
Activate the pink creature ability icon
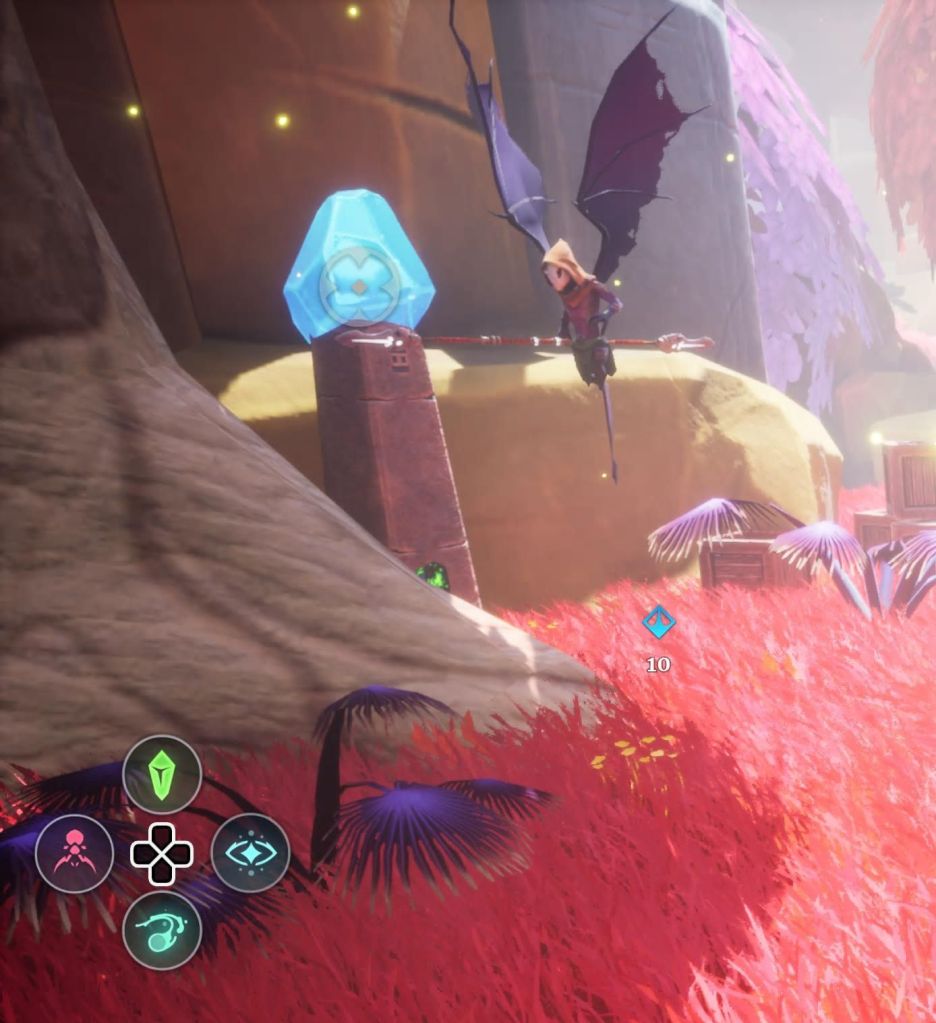click(x=74, y=853)
